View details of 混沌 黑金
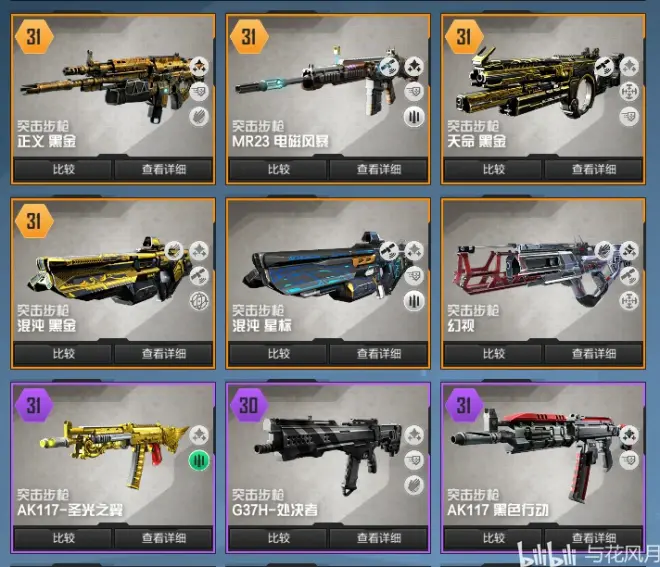The width and height of the screenshot is (660, 567). click(x=163, y=353)
